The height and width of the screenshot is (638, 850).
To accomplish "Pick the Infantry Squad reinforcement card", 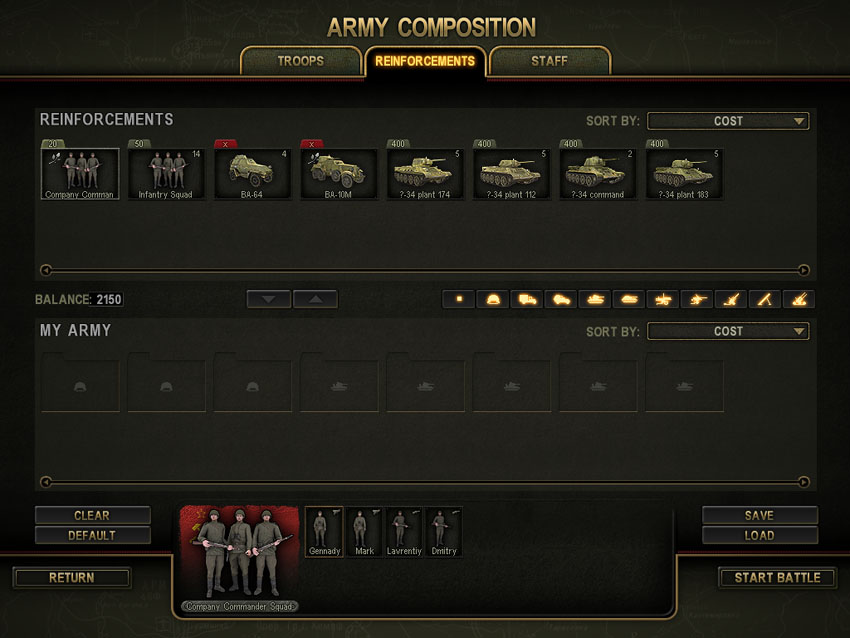I will tap(167, 174).
